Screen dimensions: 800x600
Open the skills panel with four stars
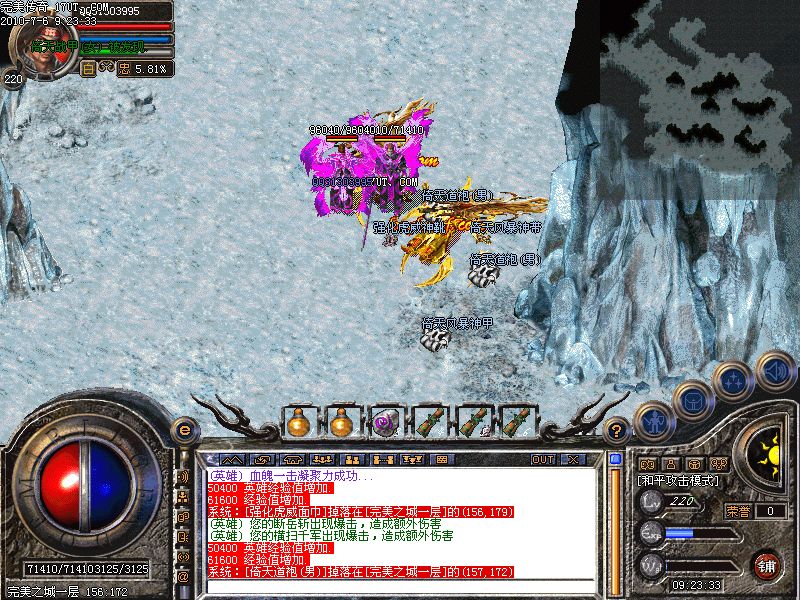coord(733,381)
